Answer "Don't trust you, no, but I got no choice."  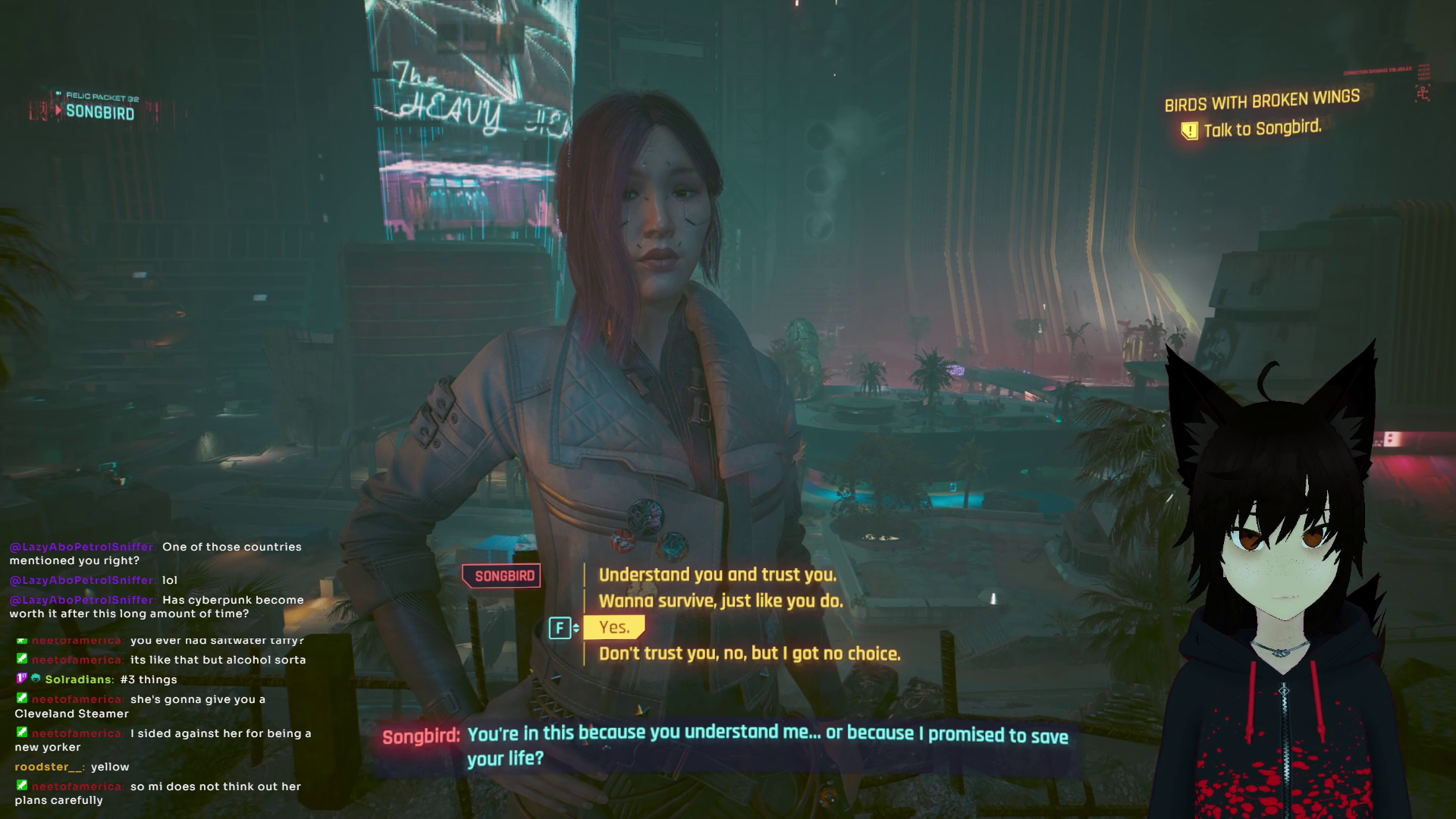(x=749, y=654)
